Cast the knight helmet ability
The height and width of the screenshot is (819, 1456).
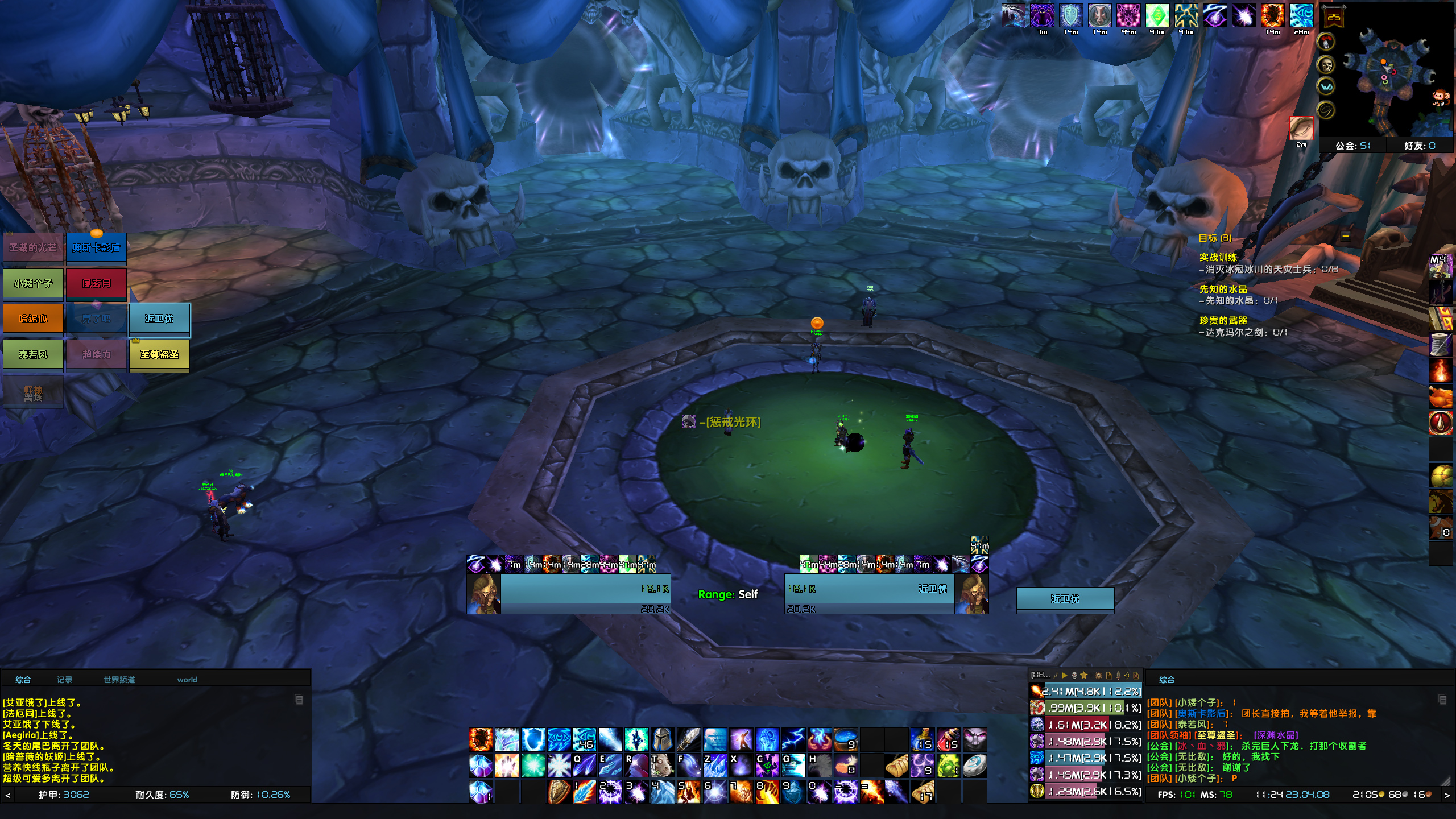(x=662, y=740)
